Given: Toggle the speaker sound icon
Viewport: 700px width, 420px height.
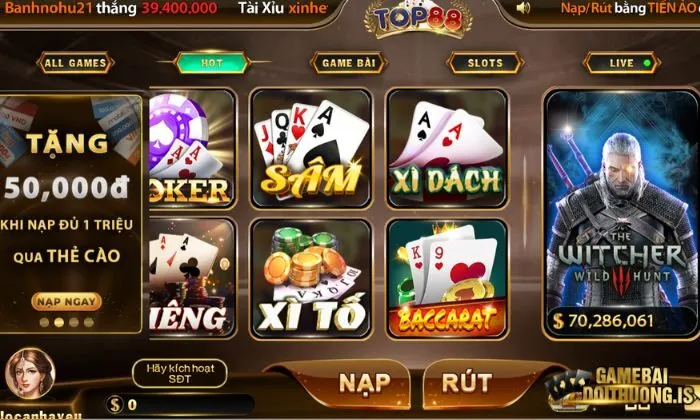Looking at the screenshot, I should click(x=523, y=8).
